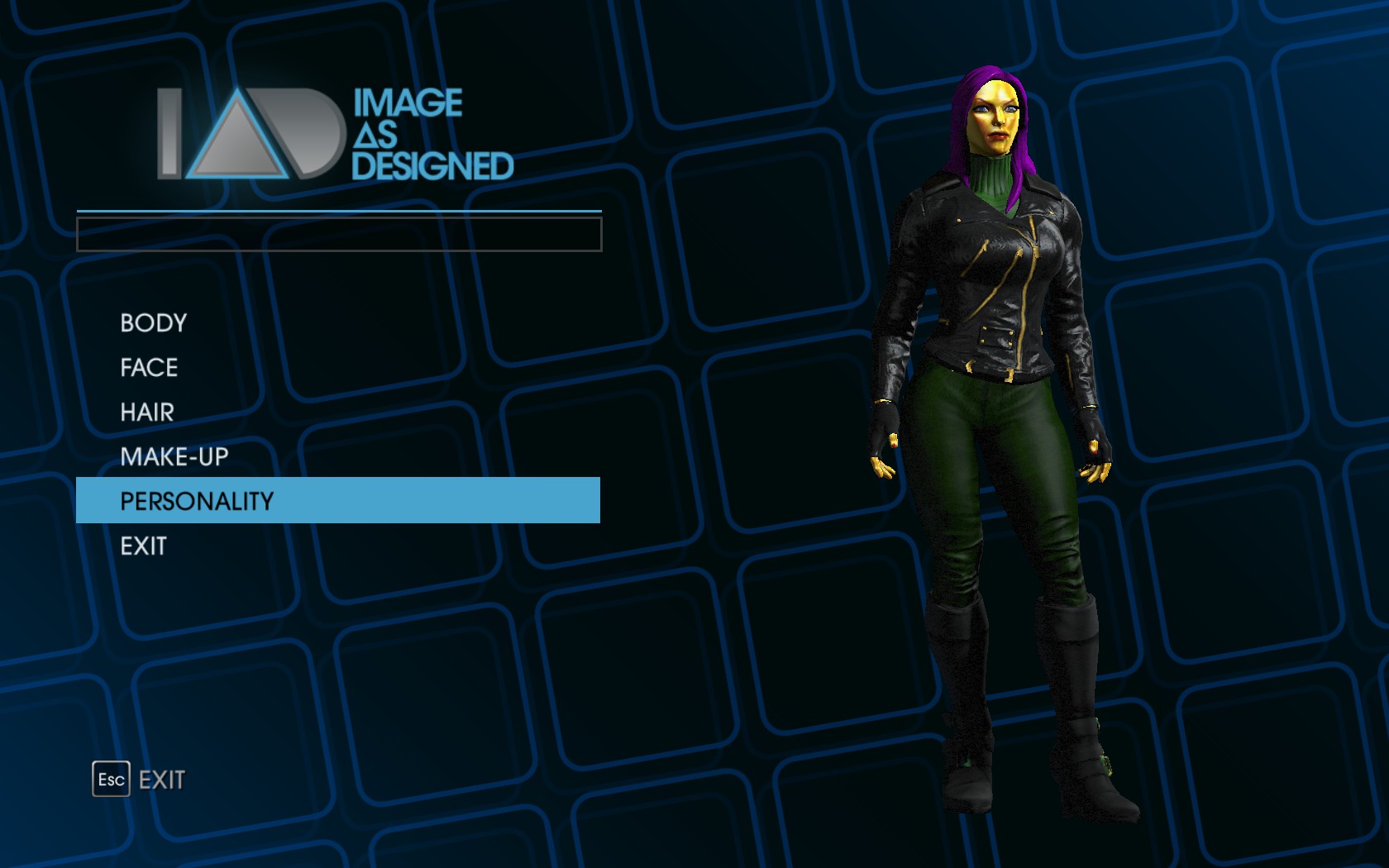
Task: Open the Make-Up category
Action: pos(174,457)
